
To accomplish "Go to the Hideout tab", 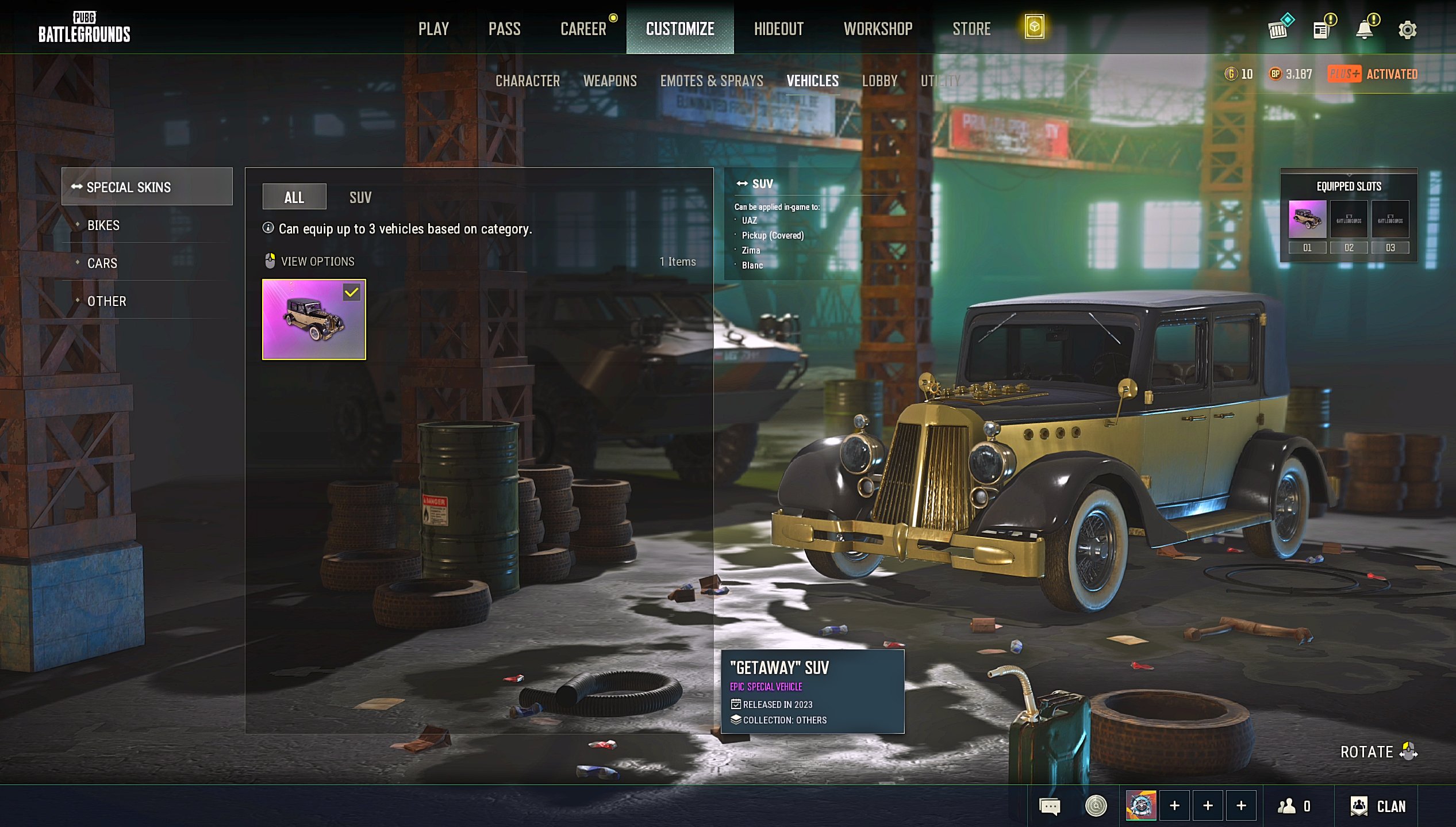I will coord(778,29).
